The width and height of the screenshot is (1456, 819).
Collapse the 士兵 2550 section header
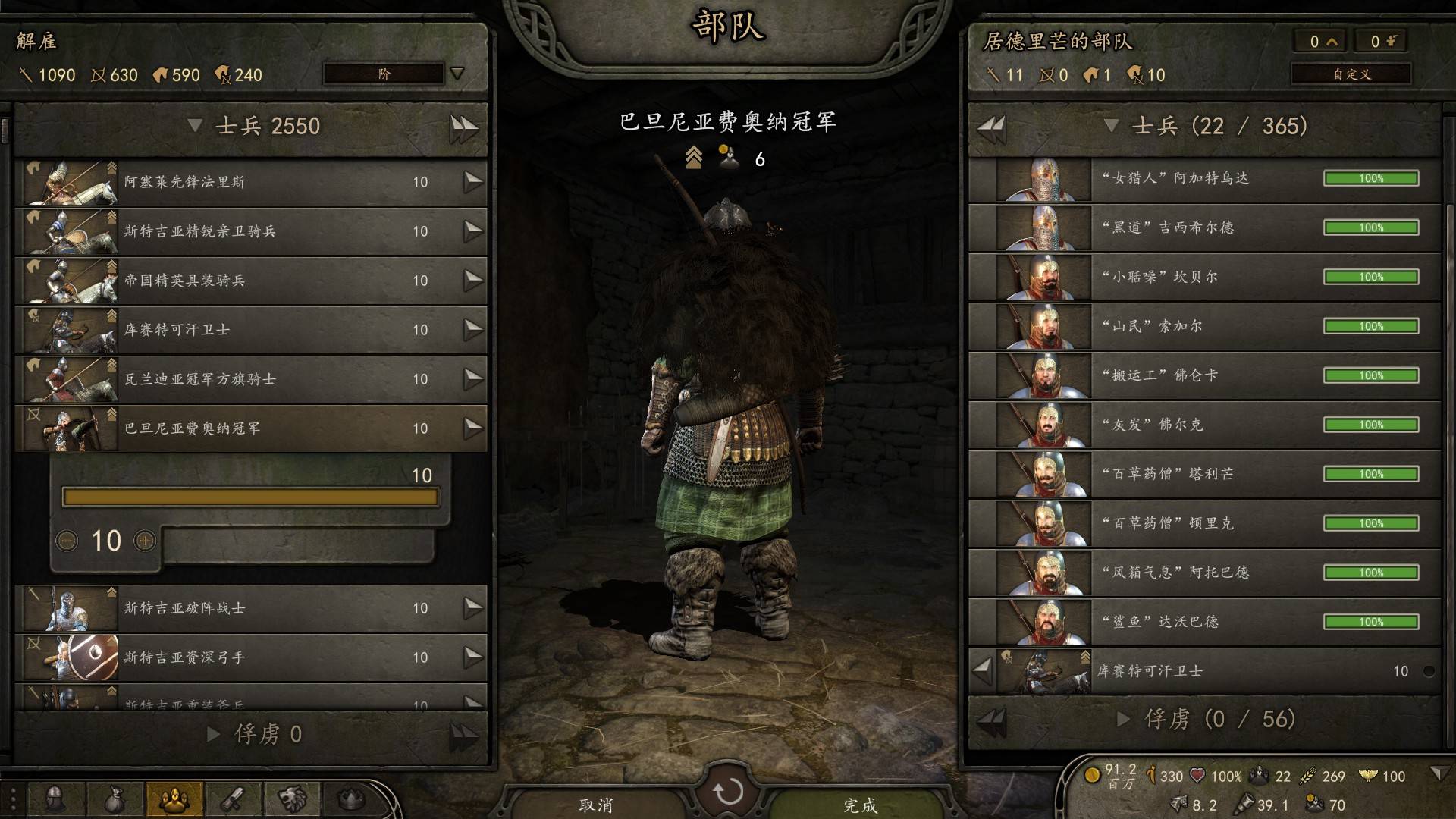tap(195, 126)
